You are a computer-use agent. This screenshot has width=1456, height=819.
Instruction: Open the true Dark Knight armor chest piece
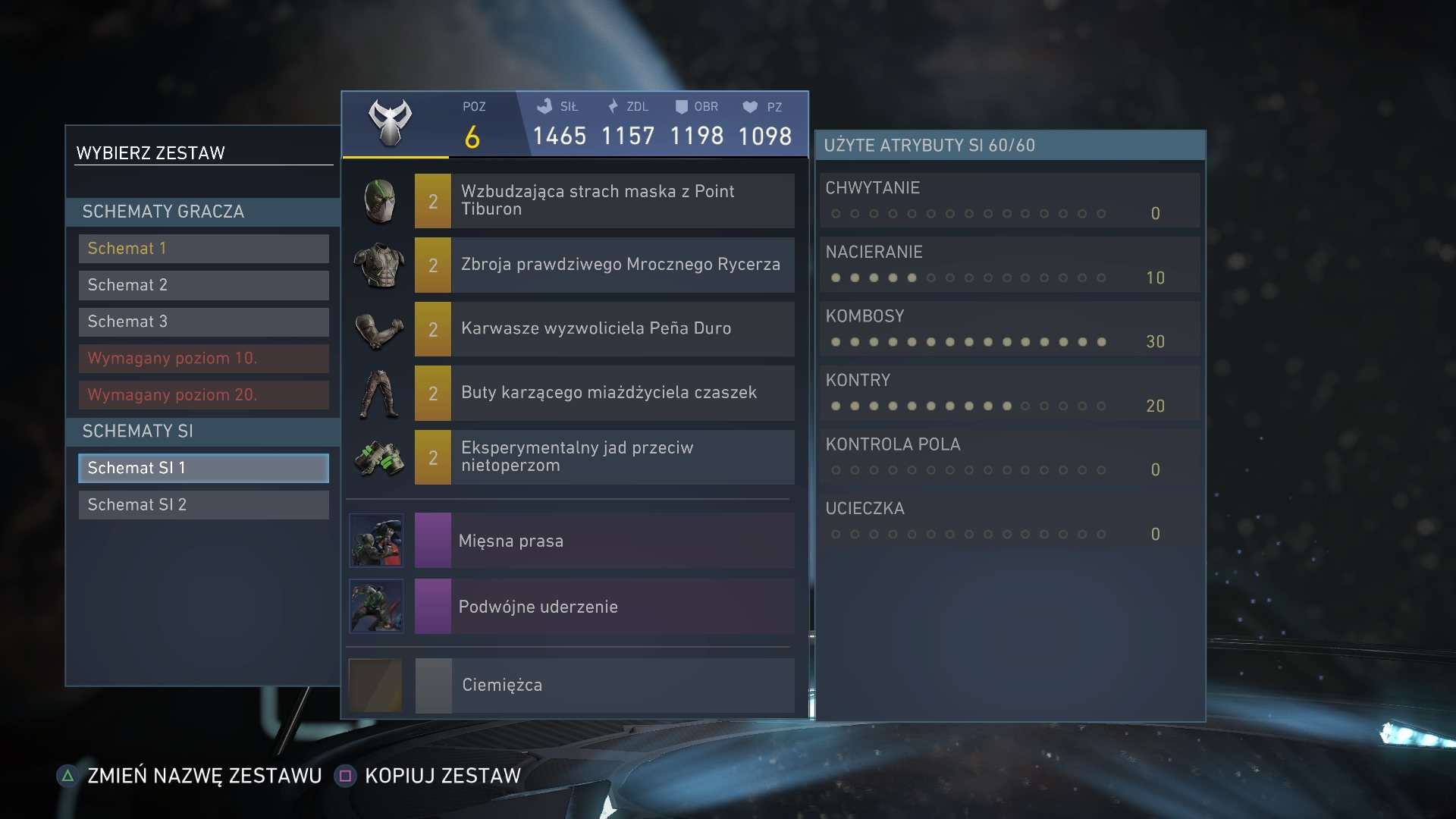(378, 265)
